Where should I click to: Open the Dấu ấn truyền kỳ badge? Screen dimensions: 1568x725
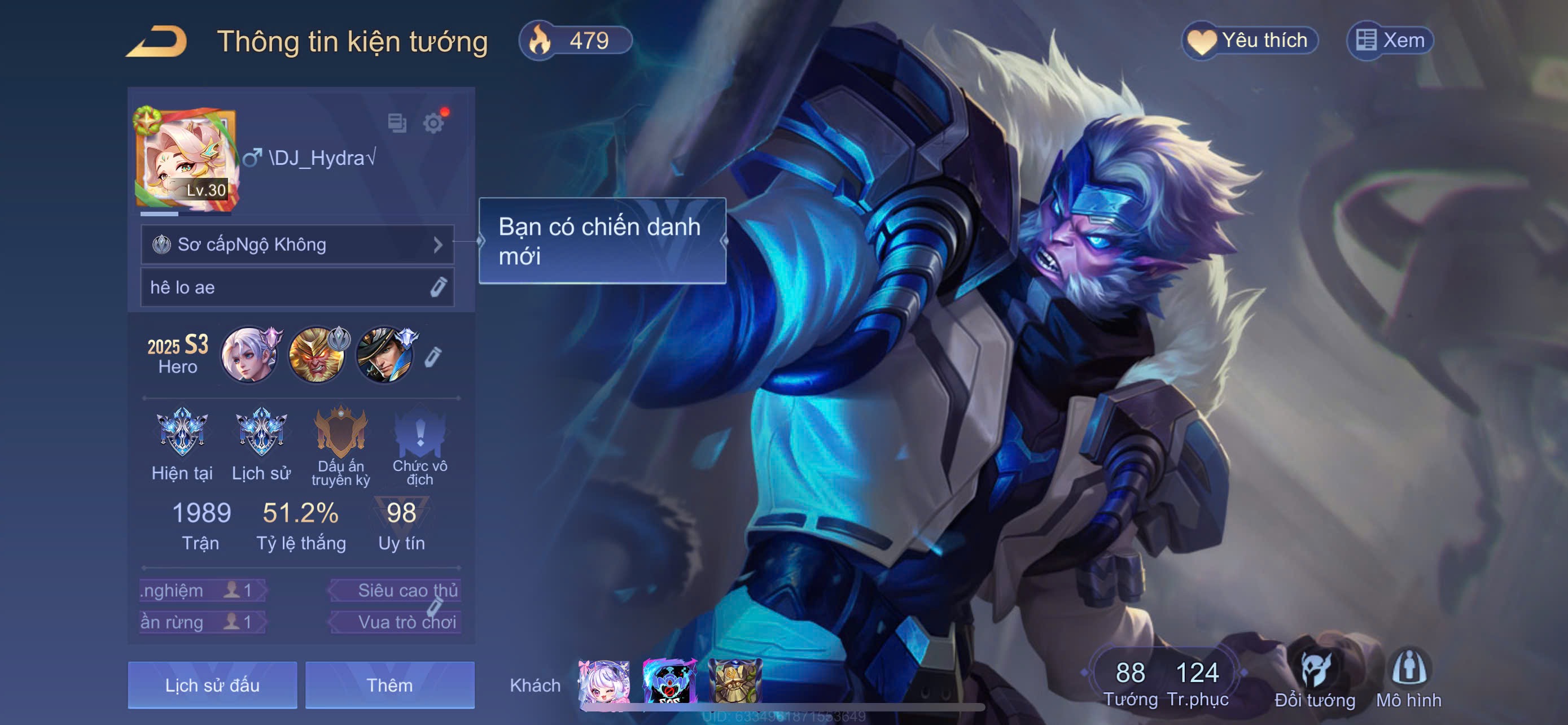[340, 434]
